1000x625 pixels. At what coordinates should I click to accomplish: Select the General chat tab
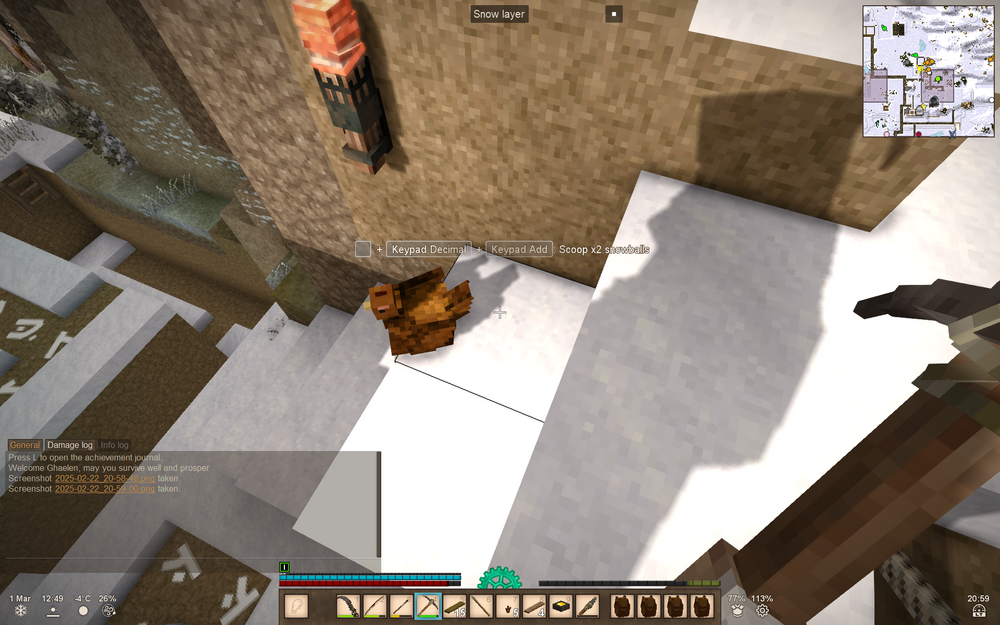point(25,445)
